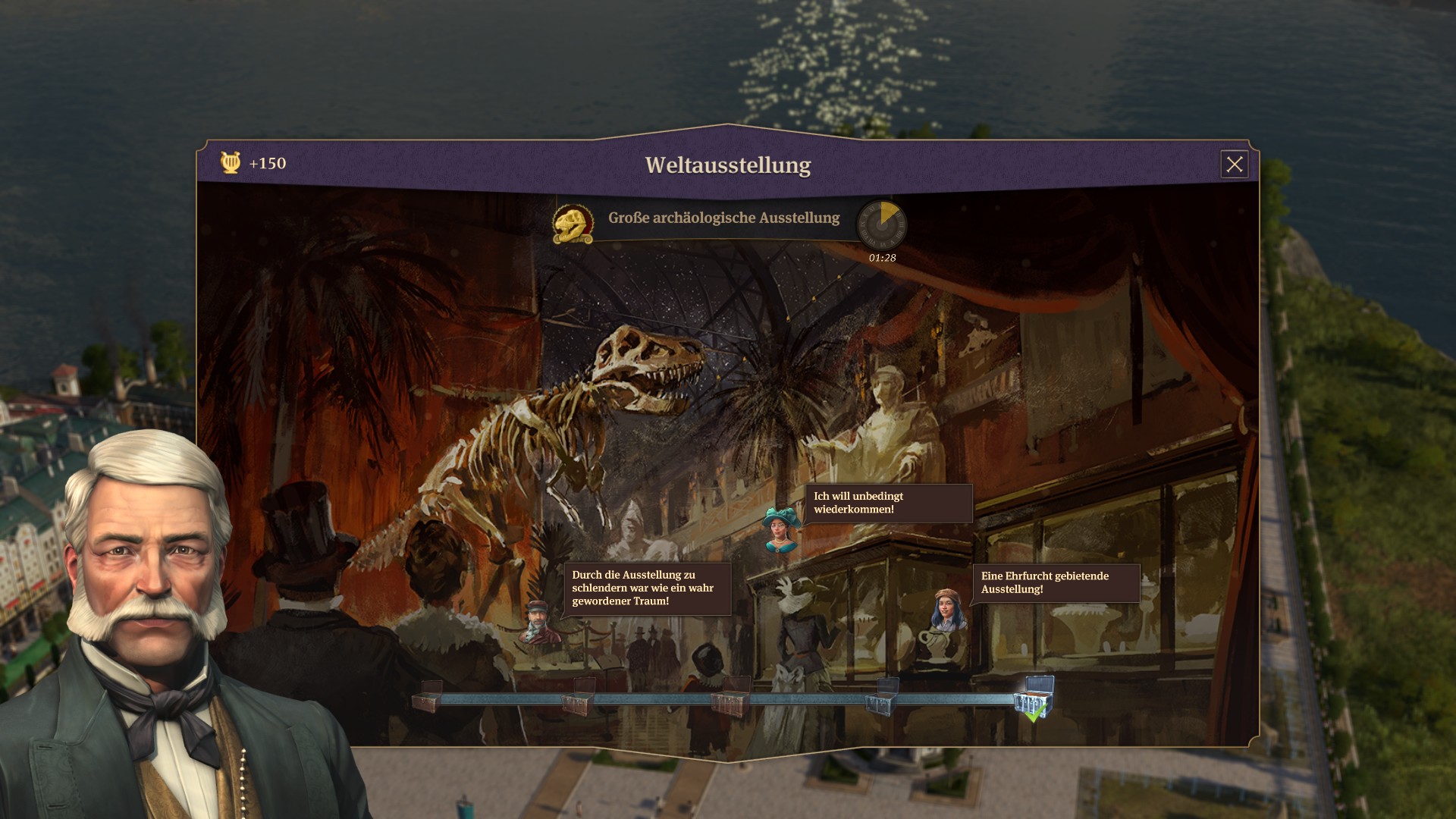Viewport: 1456px width, 819px height.
Task: Select the reward chest with green checkmark
Action: click(1036, 698)
